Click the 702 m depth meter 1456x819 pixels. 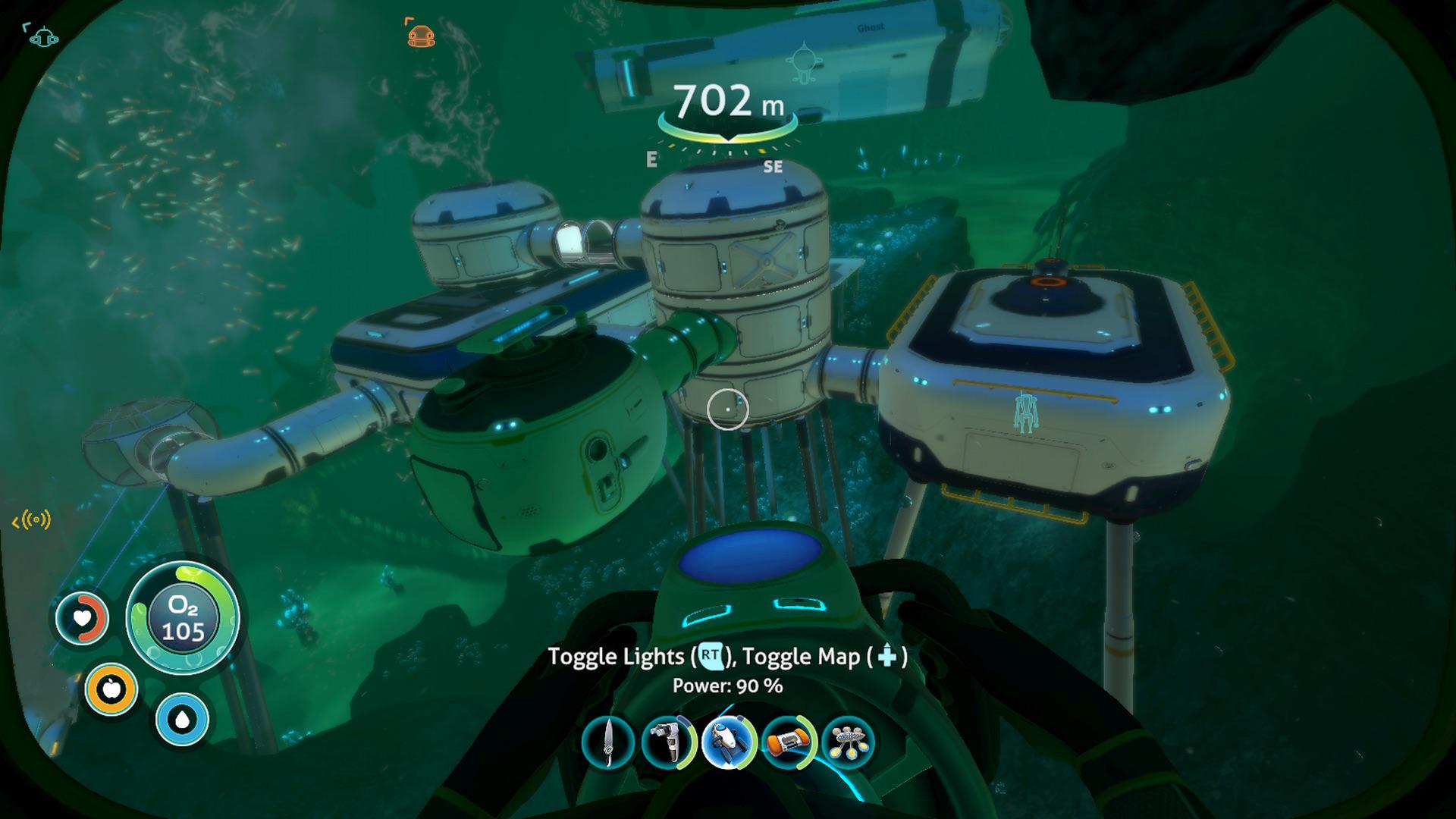(x=727, y=102)
